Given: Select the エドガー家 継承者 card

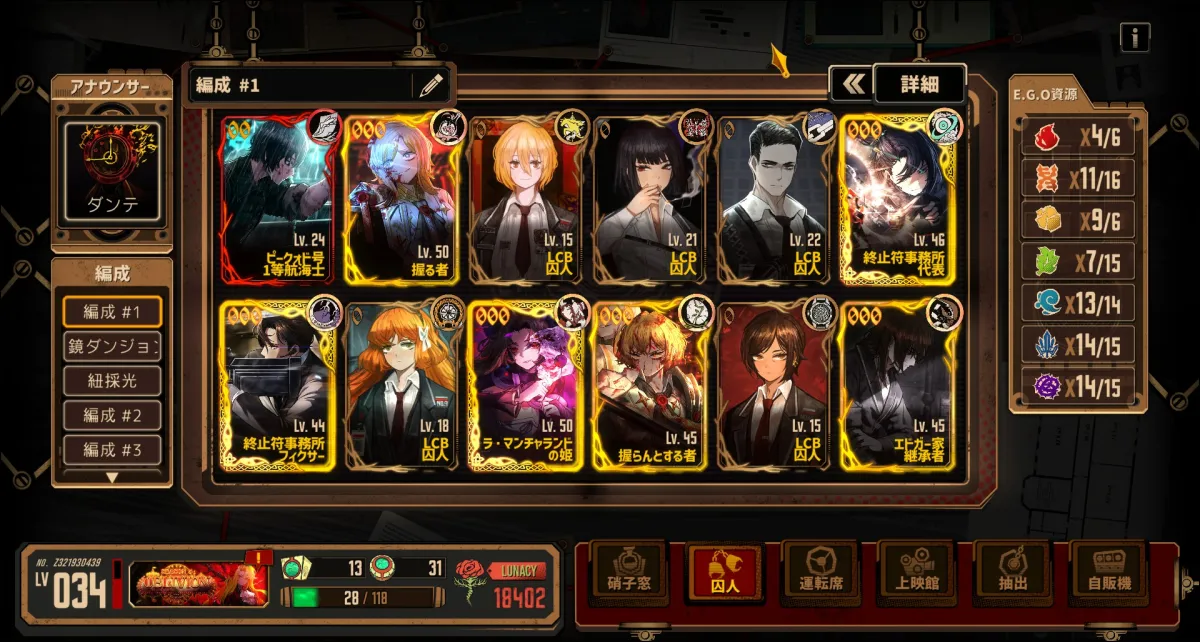Looking at the screenshot, I should click(x=897, y=386).
